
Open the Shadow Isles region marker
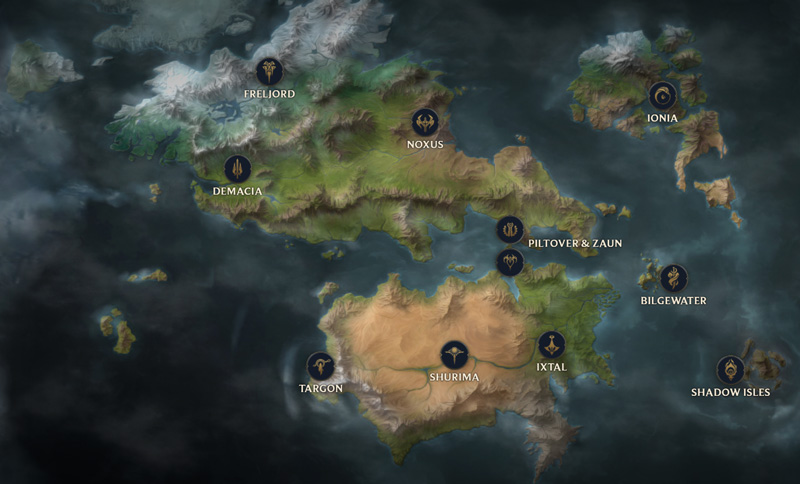(731, 370)
